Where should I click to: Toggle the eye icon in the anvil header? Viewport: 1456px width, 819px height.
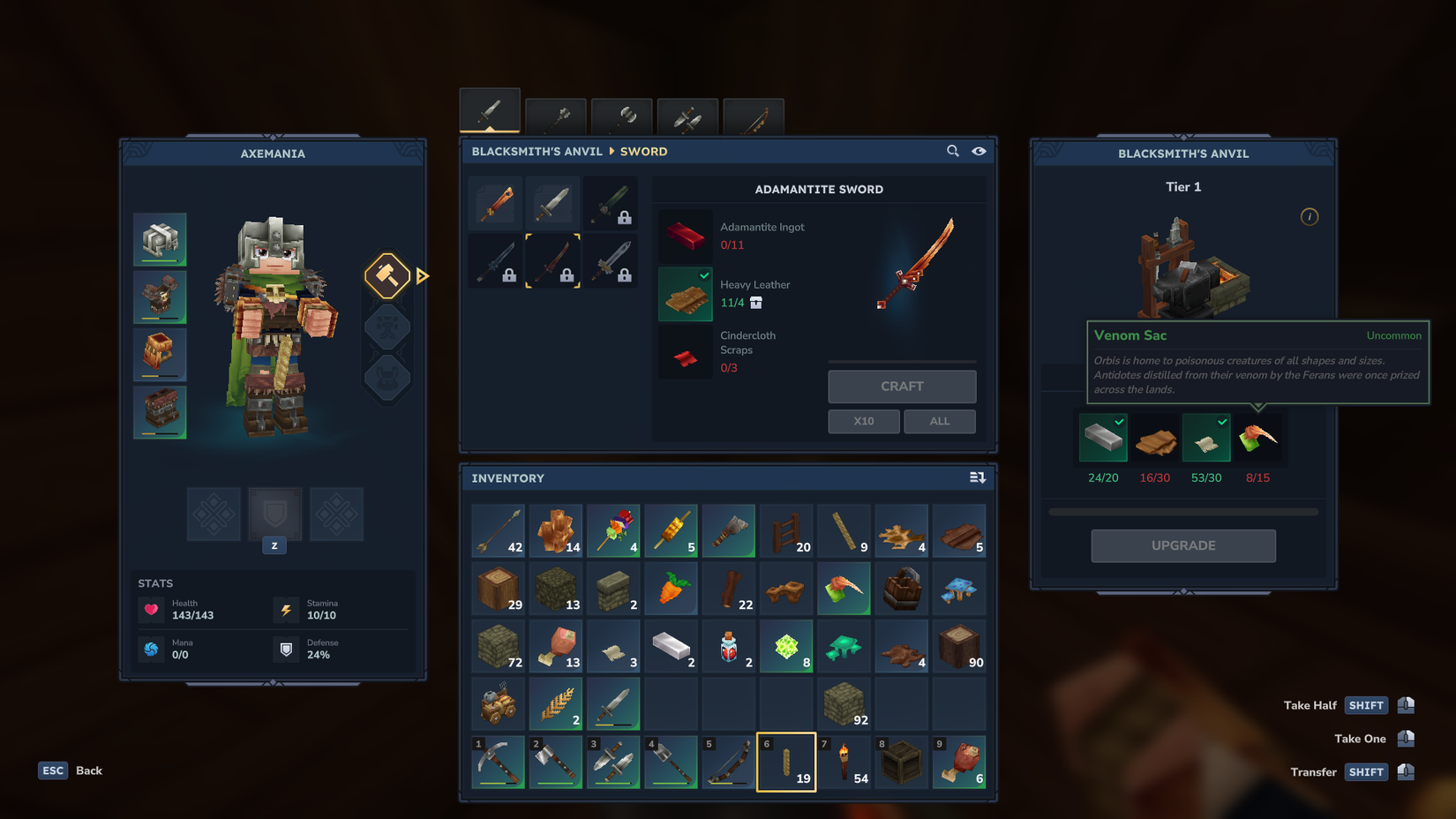(x=979, y=151)
